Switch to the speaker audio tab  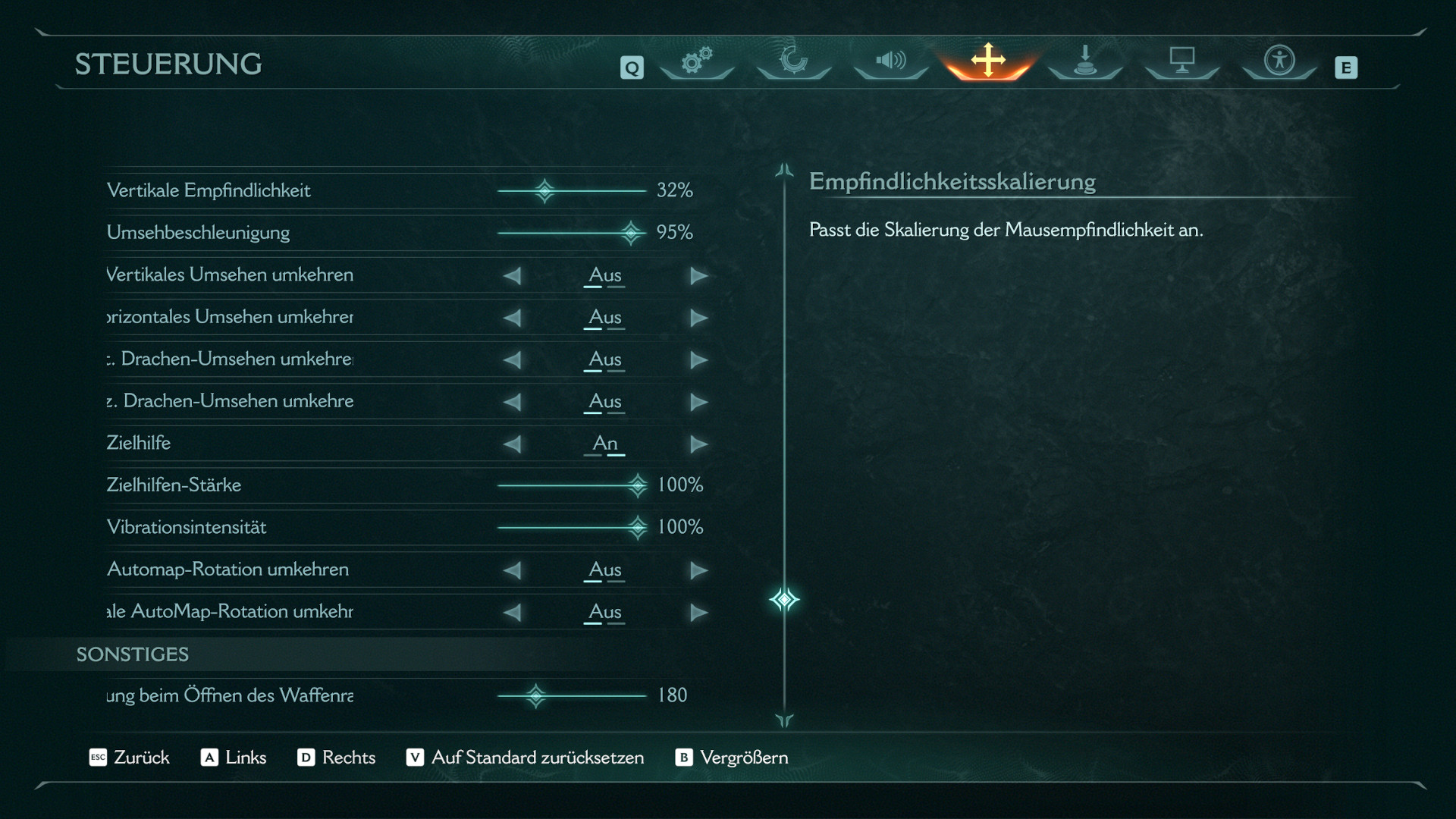tap(891, 61)
